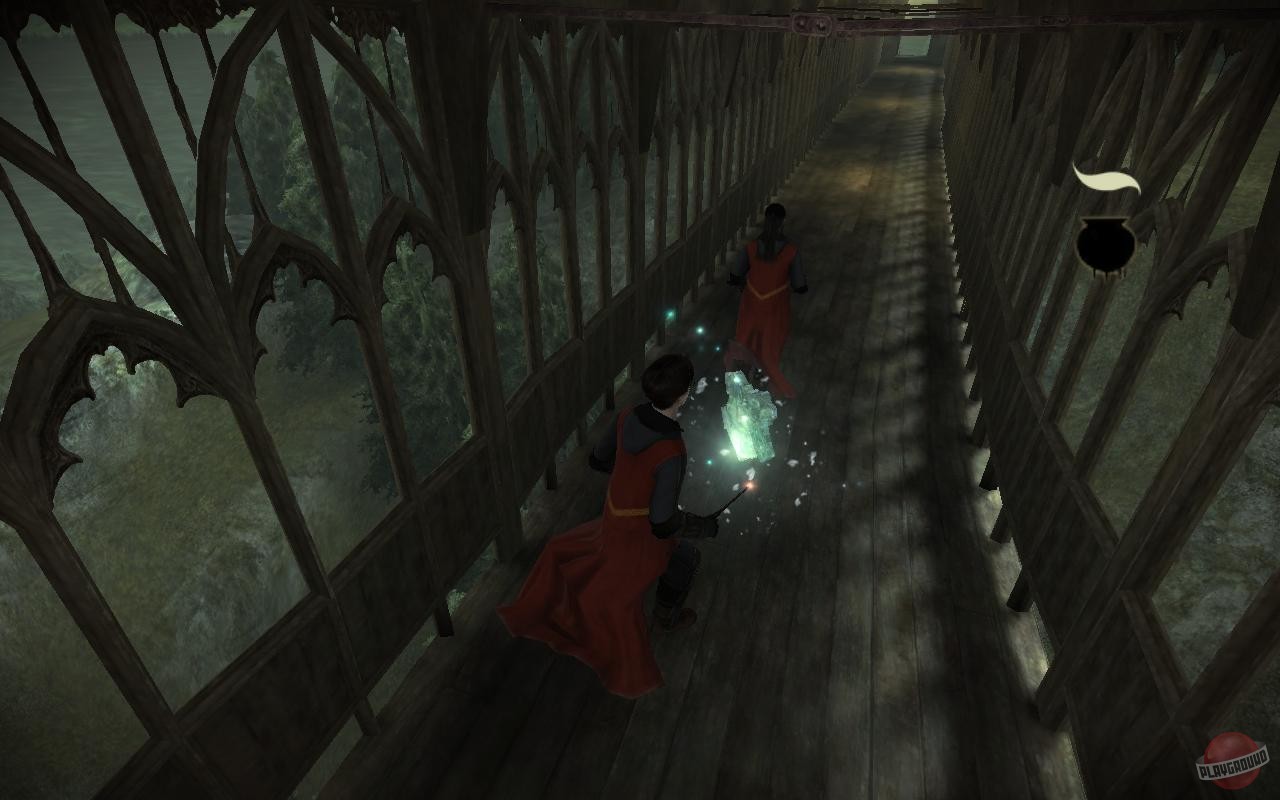Click the sparkling wand tip
This screenshot has height=800, width=1280.
749,486
